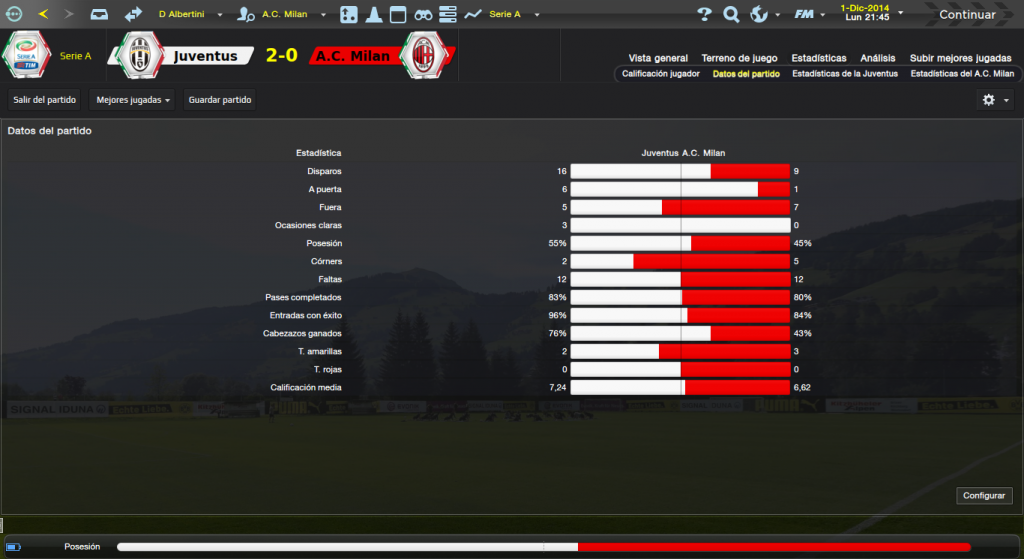Open Subir mejores jugadas
1024x559 pixels.
pyautogui.click(x=959, y=58)
